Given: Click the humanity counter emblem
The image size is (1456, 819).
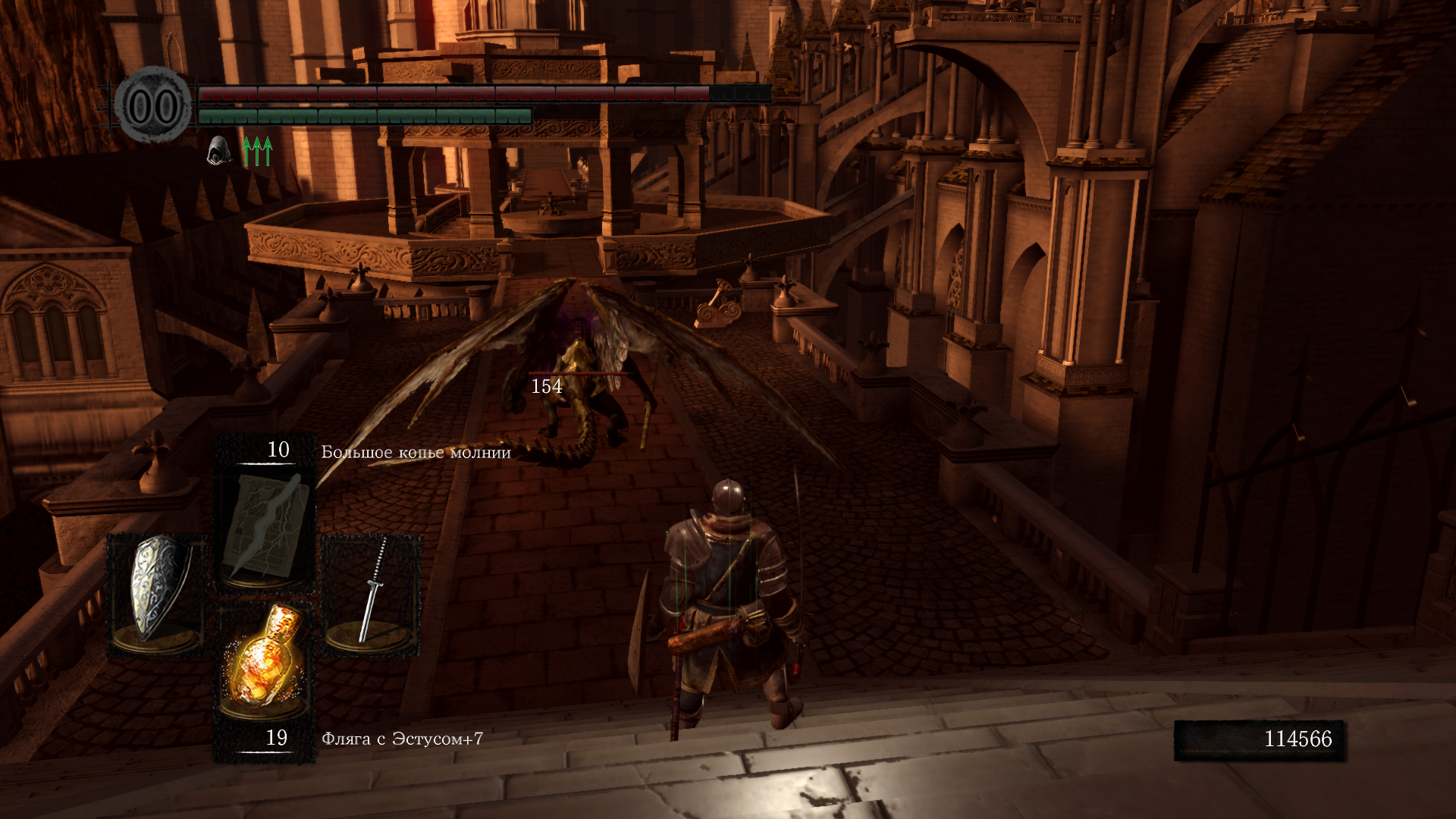Looking at the screenshot, I should [153, 106].
